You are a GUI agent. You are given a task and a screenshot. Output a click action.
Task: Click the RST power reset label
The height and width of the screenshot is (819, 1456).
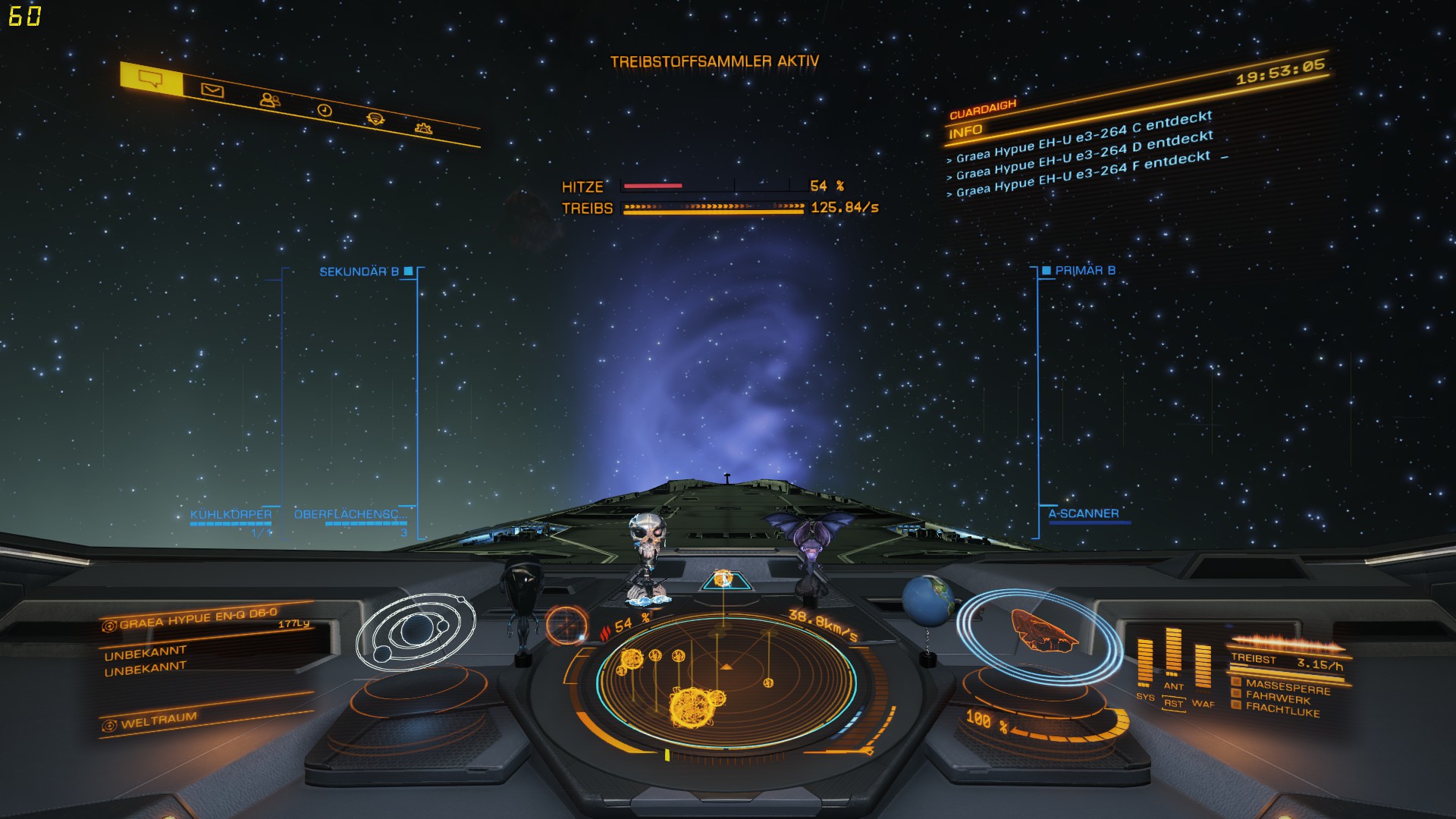point(1173,704)
